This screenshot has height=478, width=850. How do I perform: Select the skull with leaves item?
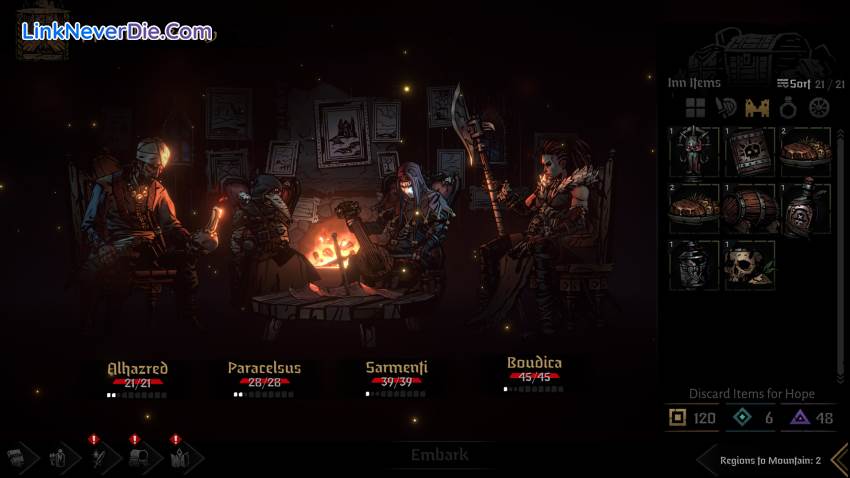[750, 264]
